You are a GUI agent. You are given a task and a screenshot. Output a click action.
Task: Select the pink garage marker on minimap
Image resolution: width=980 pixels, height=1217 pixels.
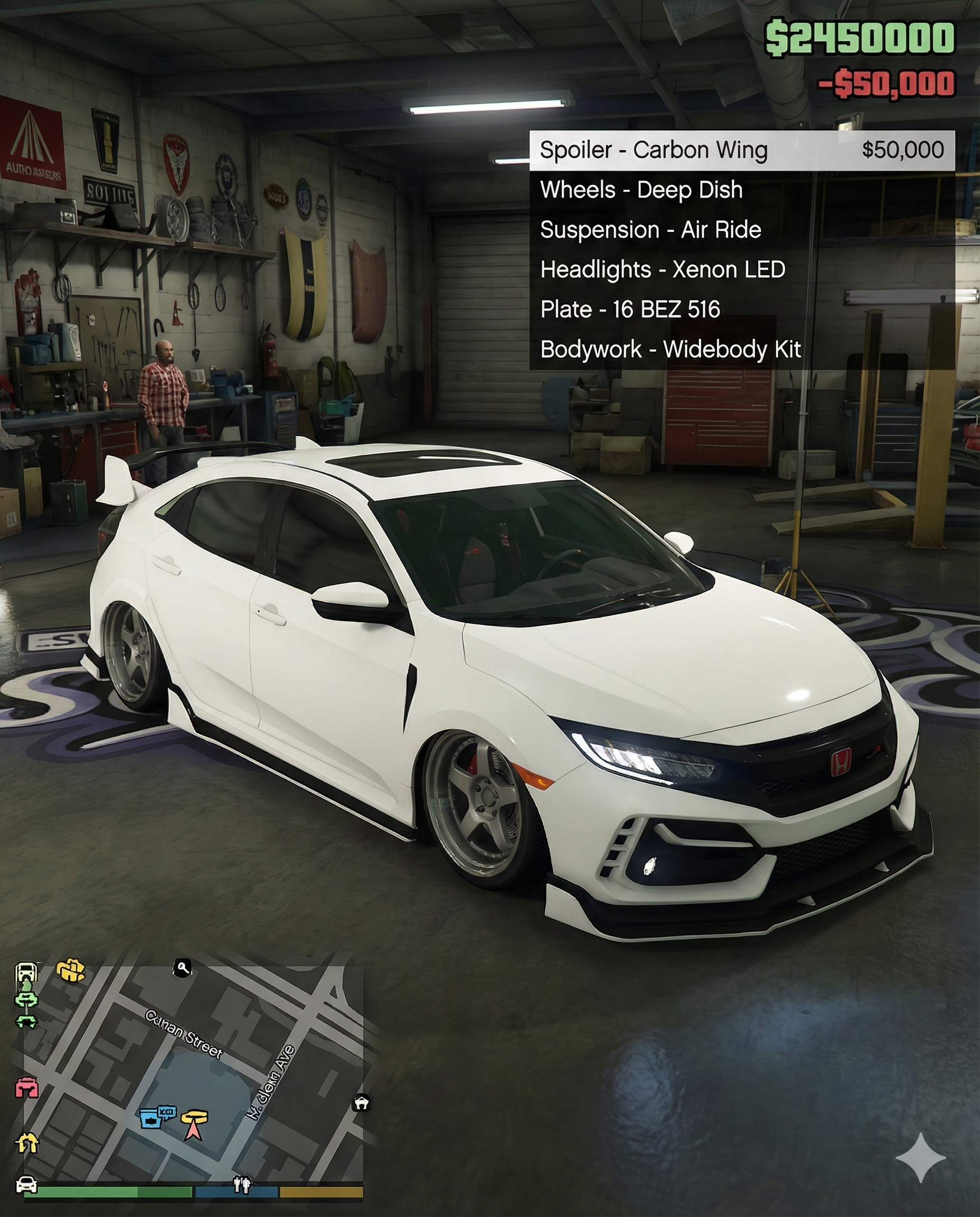click(x=26, y=1087)
